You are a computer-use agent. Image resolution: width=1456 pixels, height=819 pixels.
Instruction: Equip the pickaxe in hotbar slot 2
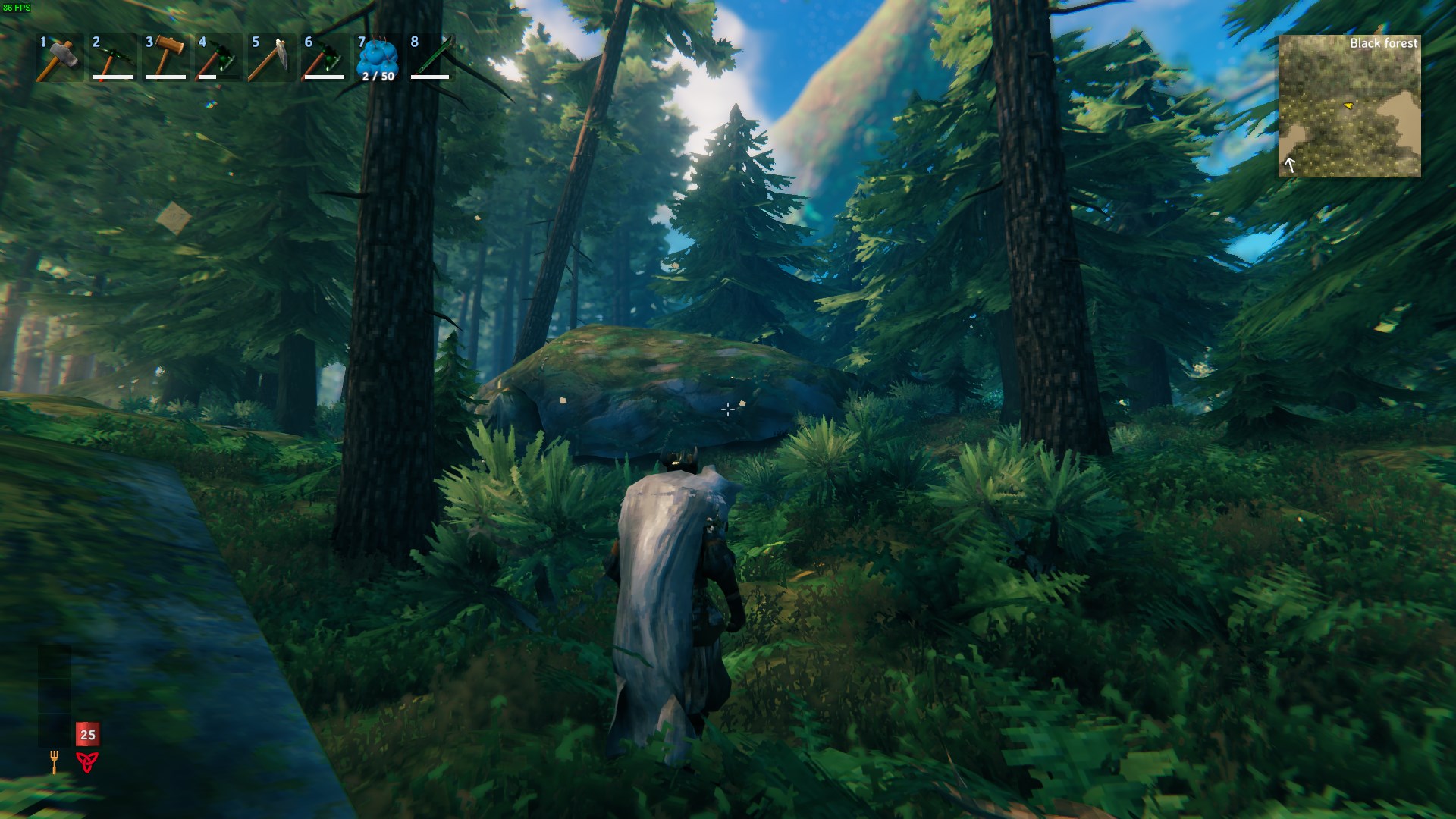click(112, 58)
